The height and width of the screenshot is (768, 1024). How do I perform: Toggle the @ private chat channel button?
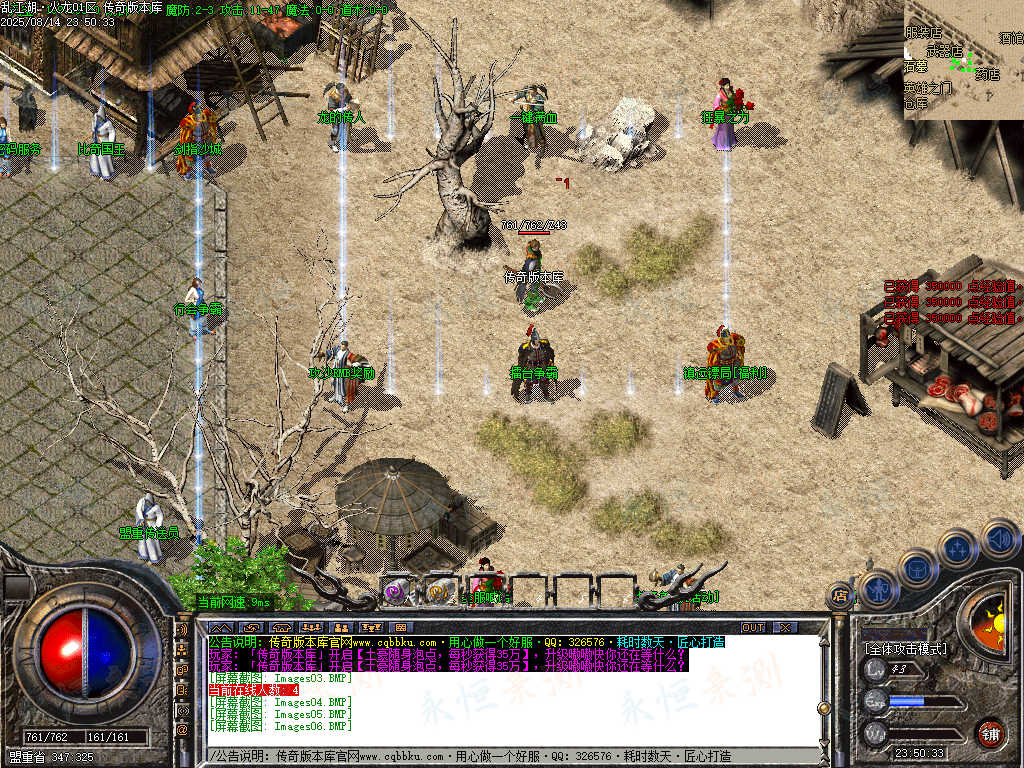coord(182,730)
